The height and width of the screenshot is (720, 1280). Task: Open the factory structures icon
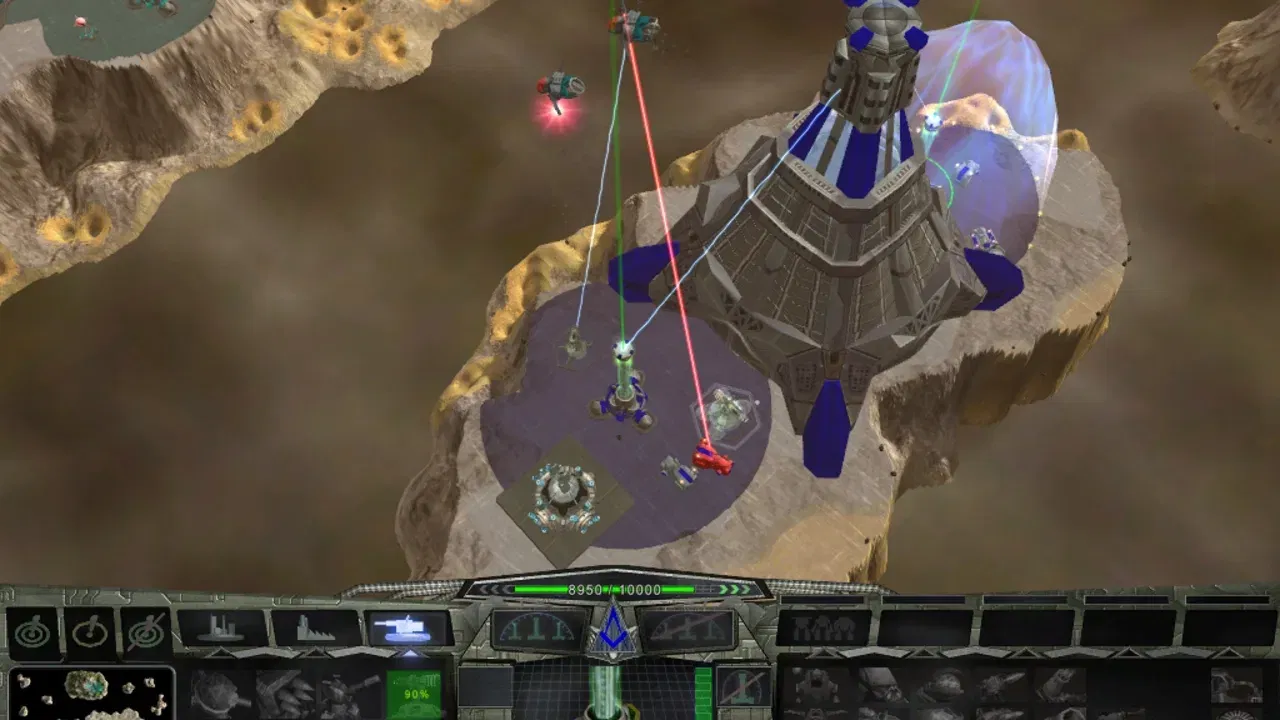(315, 628)
